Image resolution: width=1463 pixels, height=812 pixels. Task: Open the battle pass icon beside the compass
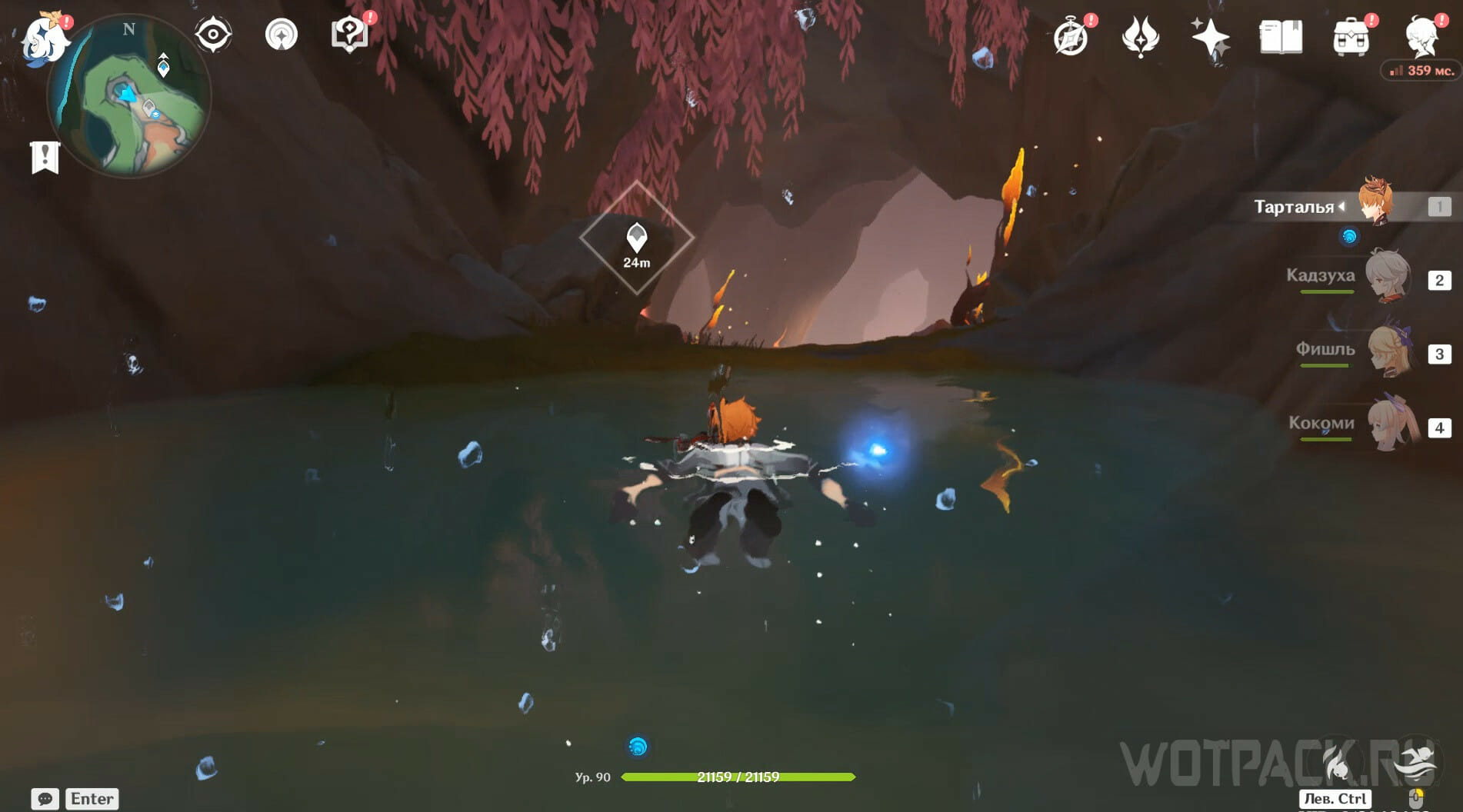click(1141, 37)
